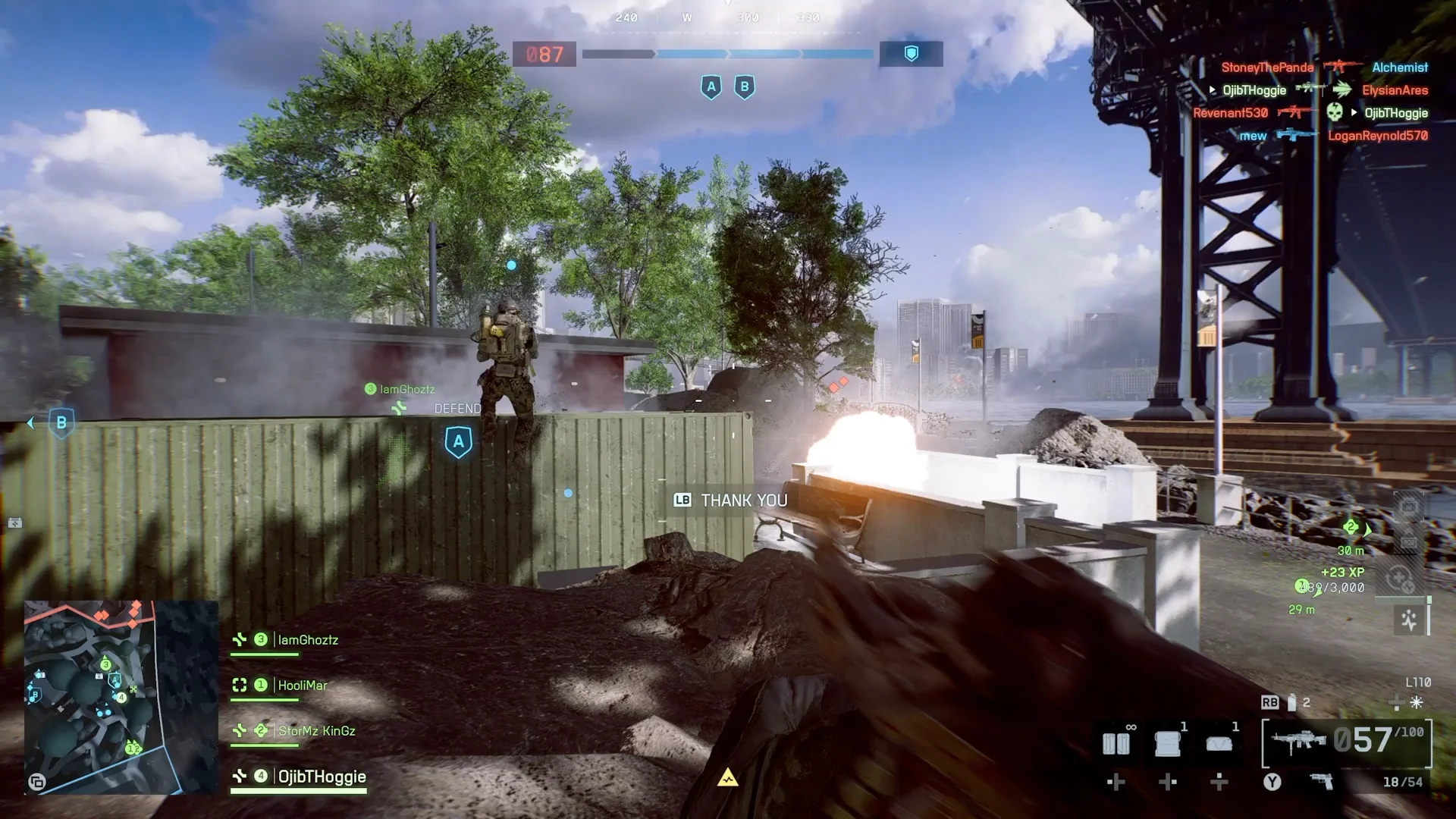
Task: Click the medic class icon beside IamGhoztz
Action: [239, 639]
